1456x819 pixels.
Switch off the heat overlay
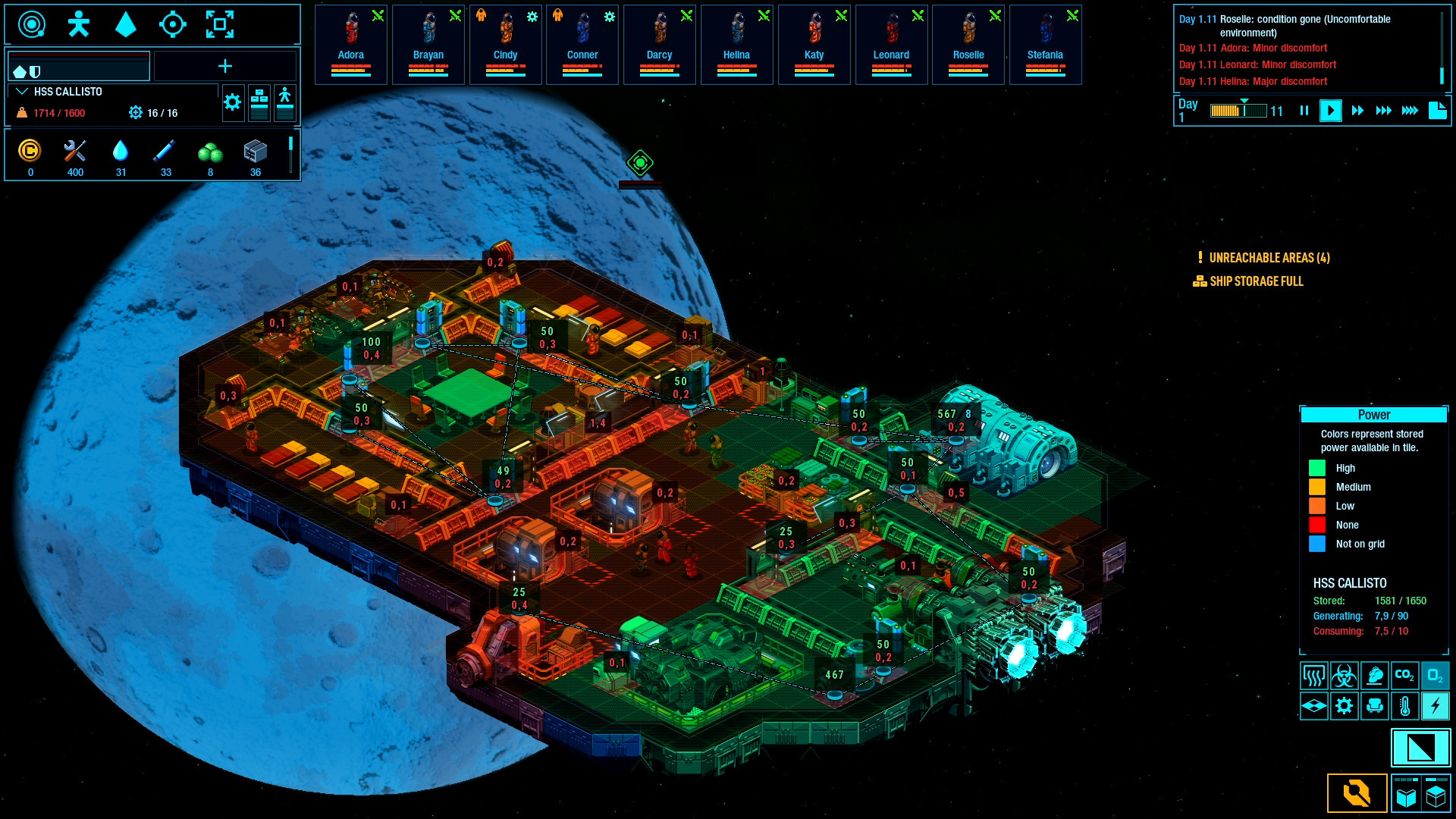1314,675
